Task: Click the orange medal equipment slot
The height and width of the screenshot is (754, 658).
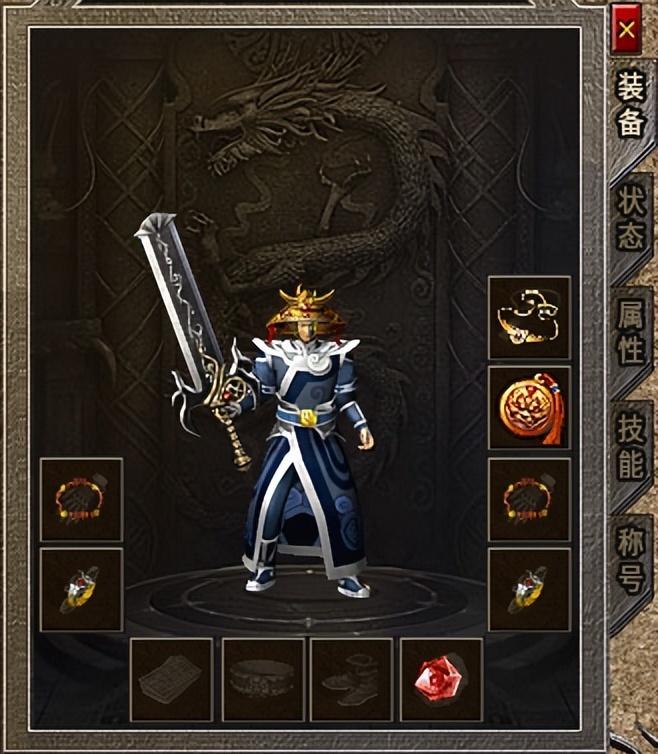Action: click(x=529, y=407)
